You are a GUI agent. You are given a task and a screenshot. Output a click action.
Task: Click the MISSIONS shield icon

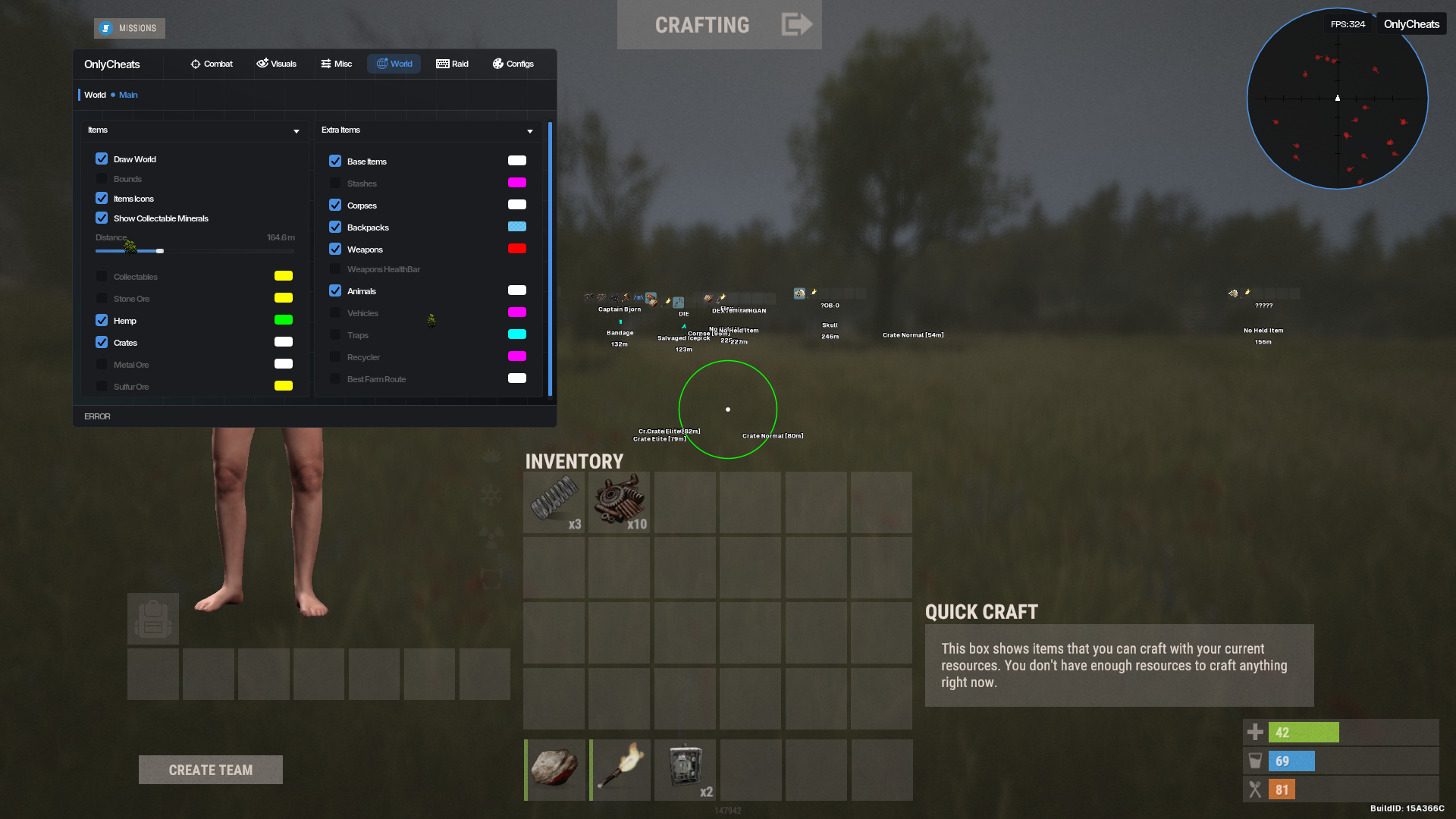pyautogui.click(x=105, y=28)
